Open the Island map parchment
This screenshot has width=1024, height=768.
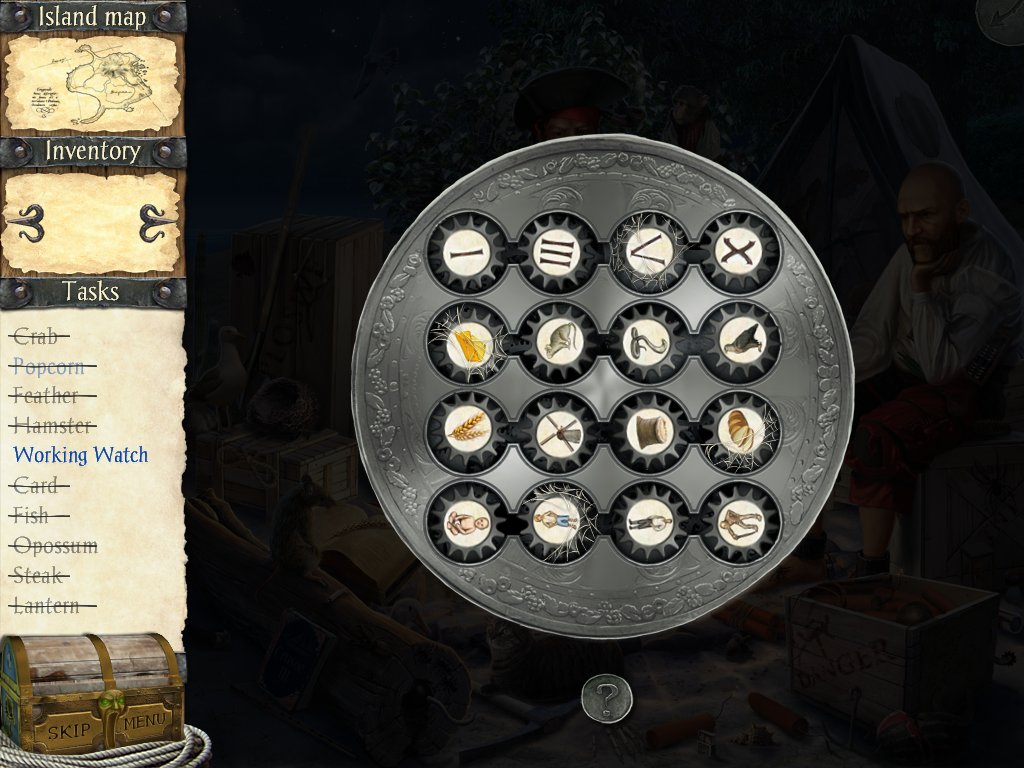93,84
